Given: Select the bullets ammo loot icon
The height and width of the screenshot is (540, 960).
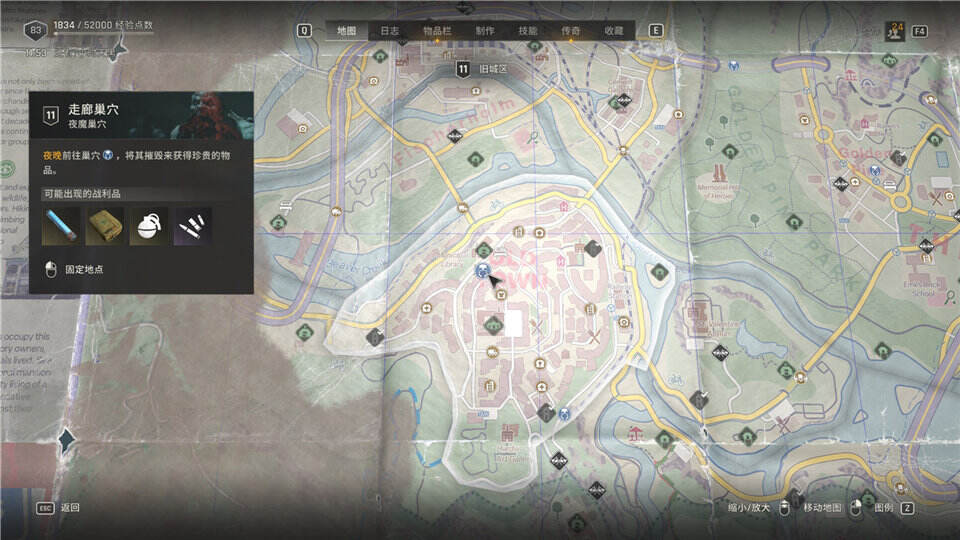Looking at the screenshot, I should point(191,226).
